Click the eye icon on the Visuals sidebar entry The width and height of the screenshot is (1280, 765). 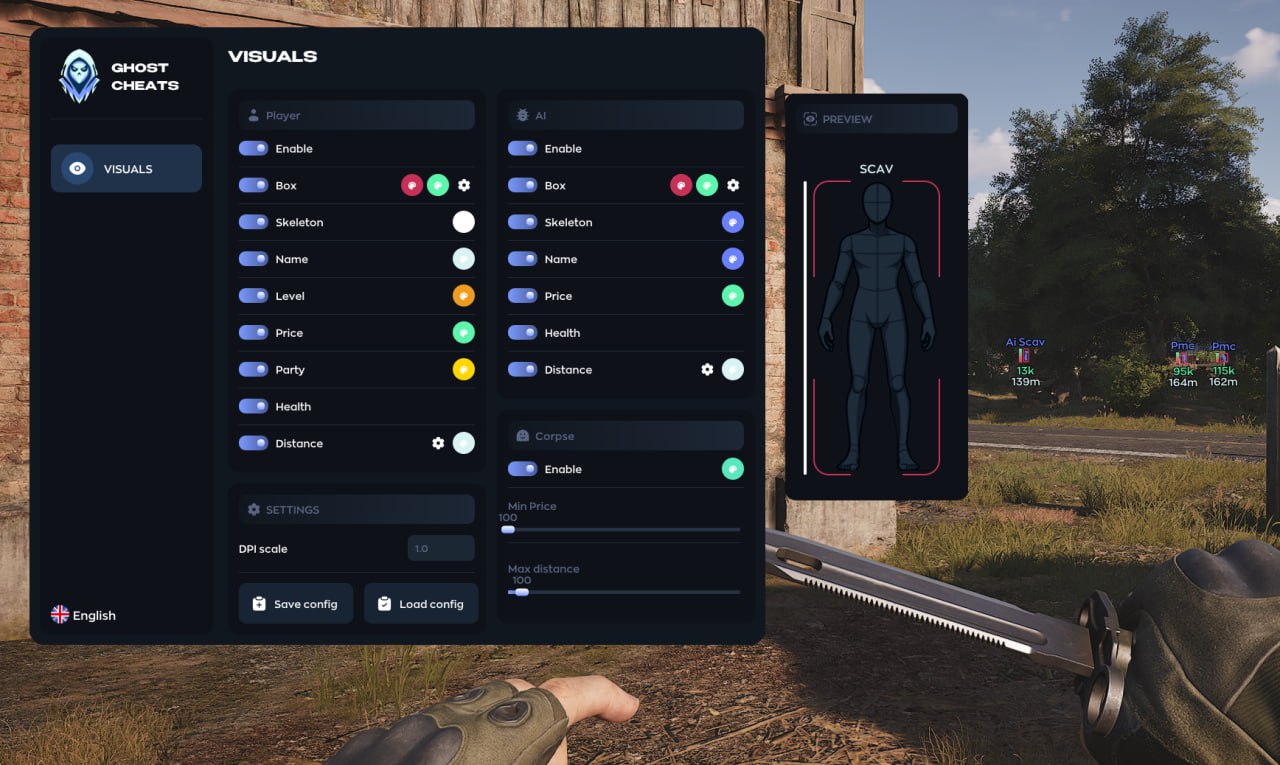77,168
